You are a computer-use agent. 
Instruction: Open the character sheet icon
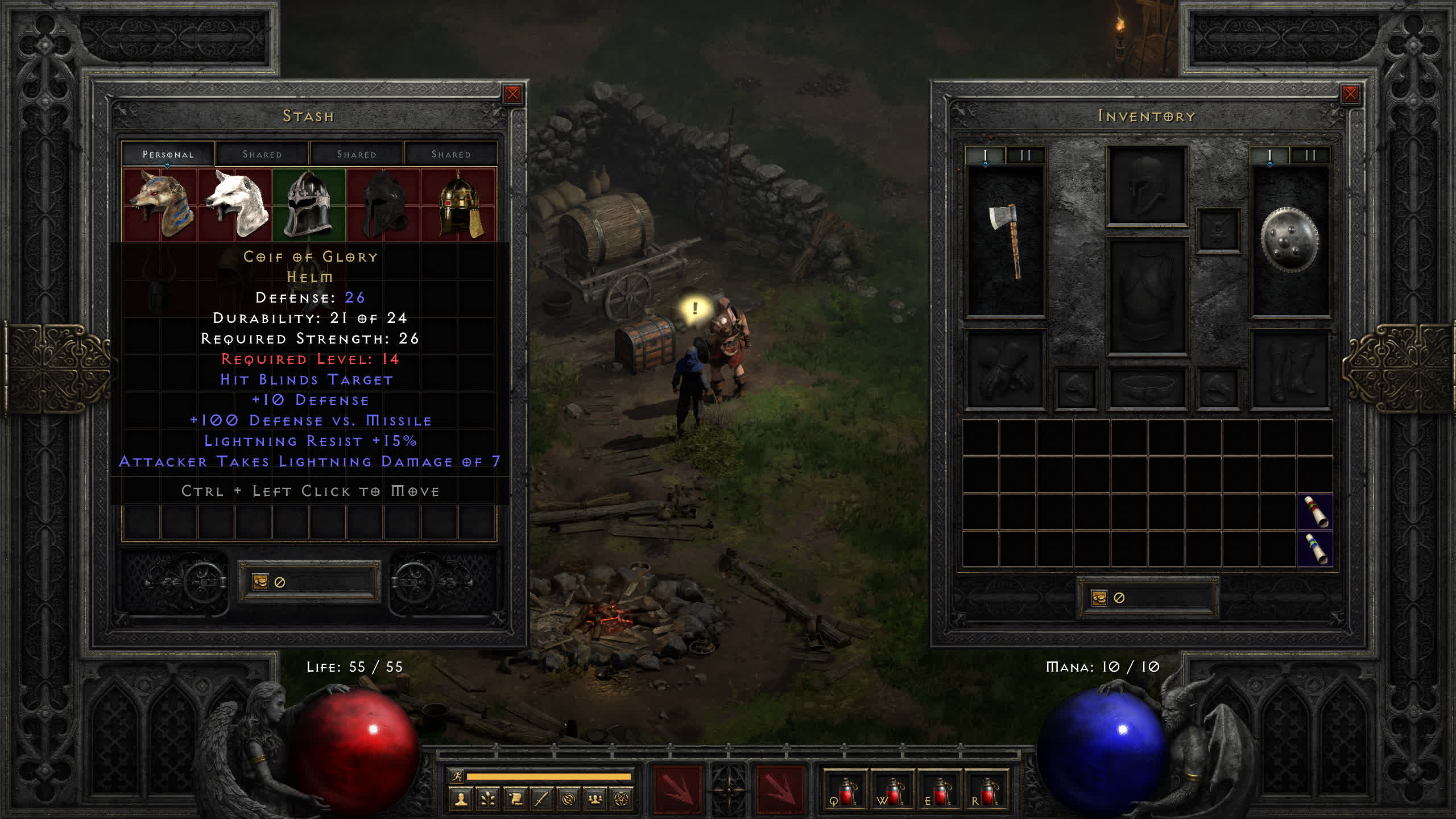tap(461, 800)
